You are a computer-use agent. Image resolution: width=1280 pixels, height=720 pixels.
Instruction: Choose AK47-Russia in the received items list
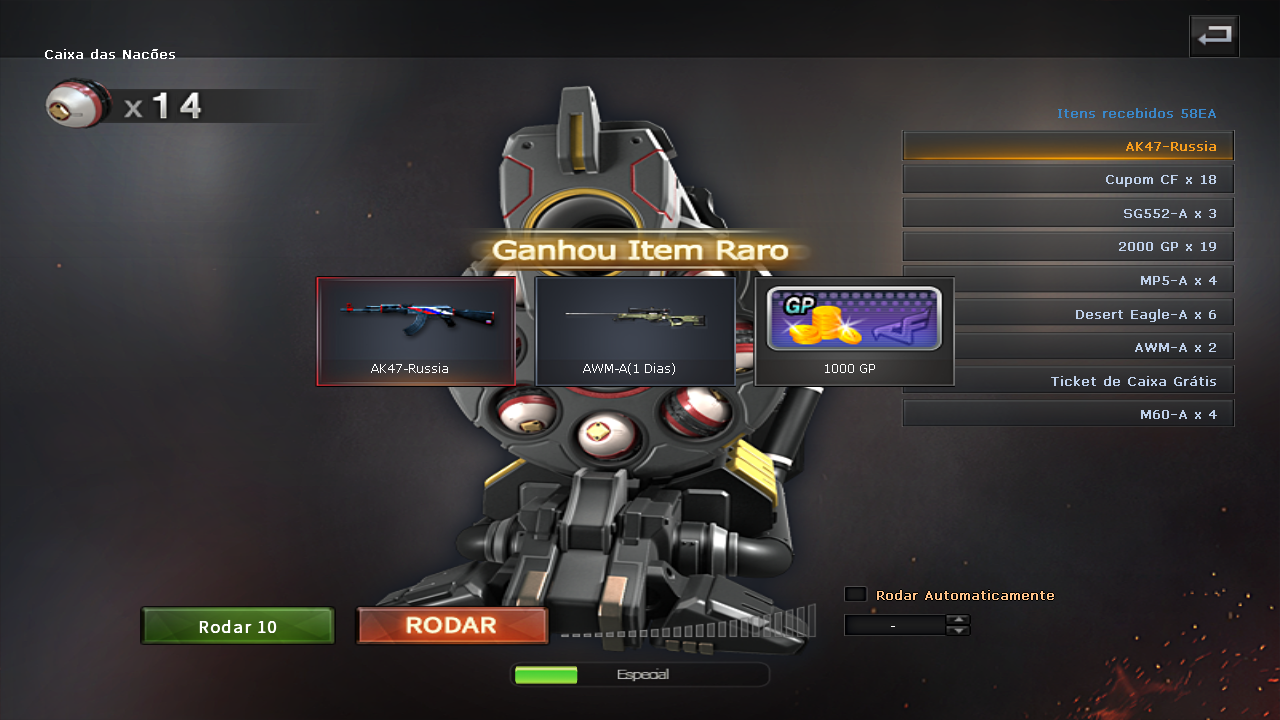pyautogui.click(x=1068, y=146)
